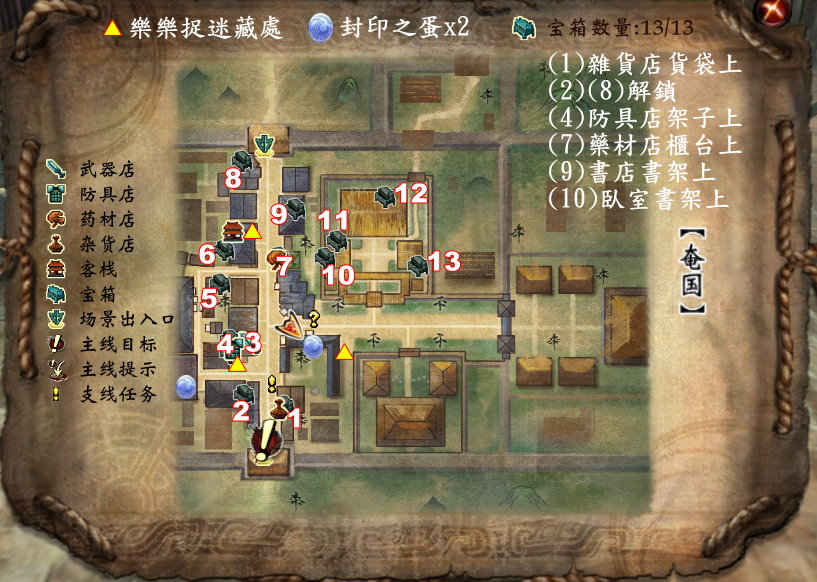Select the 支线任务 side quest legend entry

click(109, 394)
